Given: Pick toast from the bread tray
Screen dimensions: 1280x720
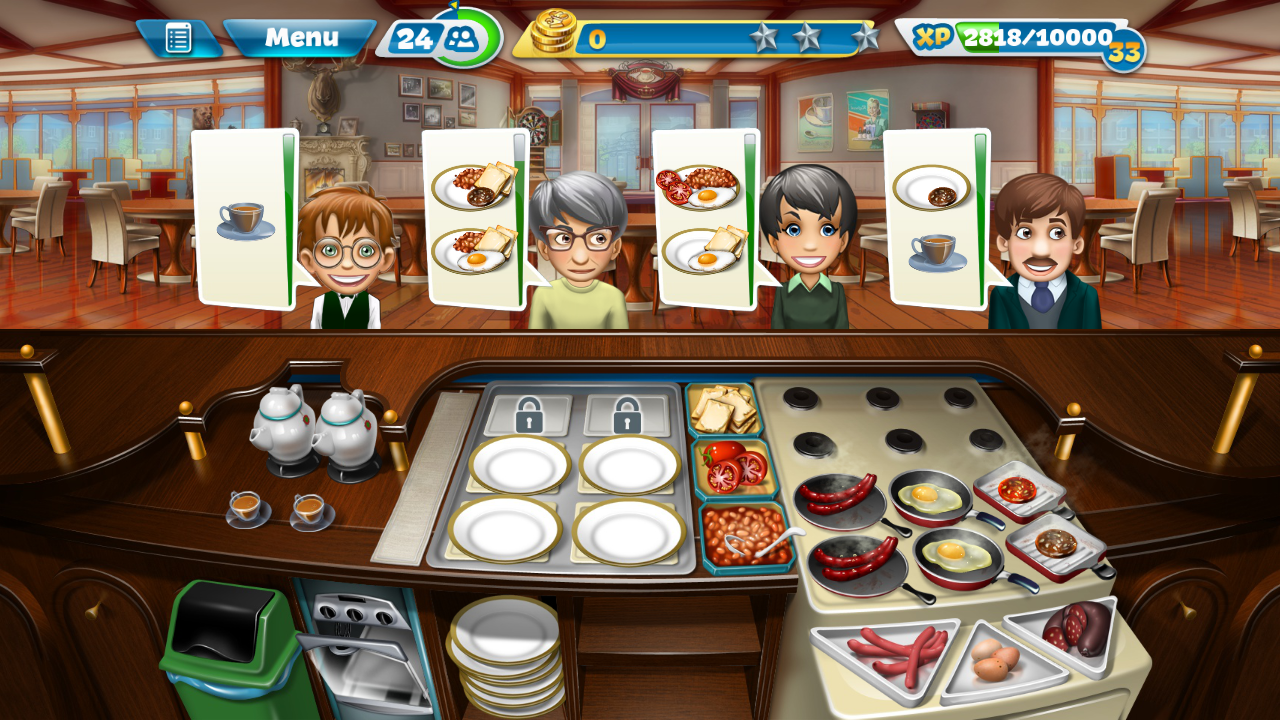Looking at the screenshot, I should 723,407.
